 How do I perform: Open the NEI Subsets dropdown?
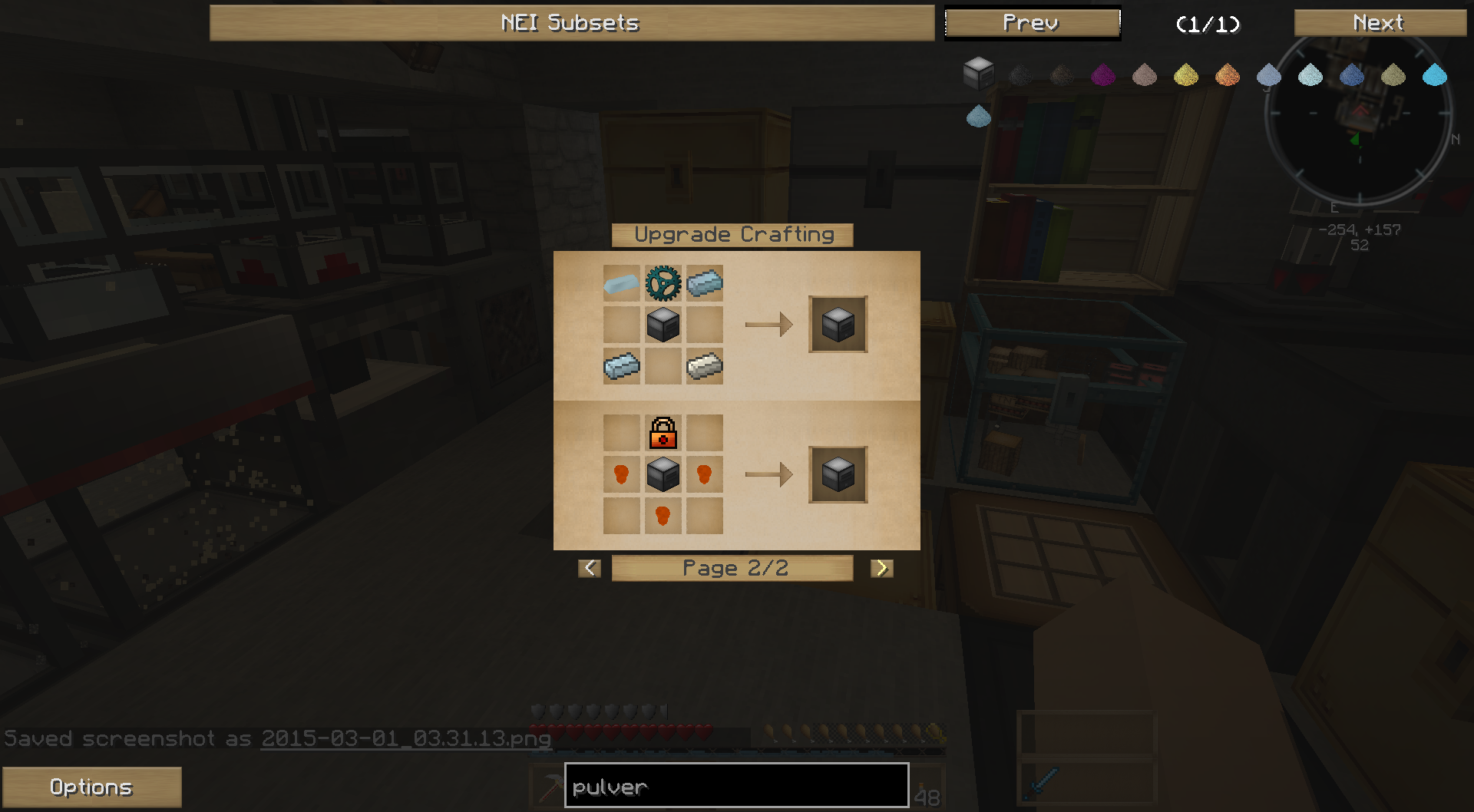click(571, 23)
